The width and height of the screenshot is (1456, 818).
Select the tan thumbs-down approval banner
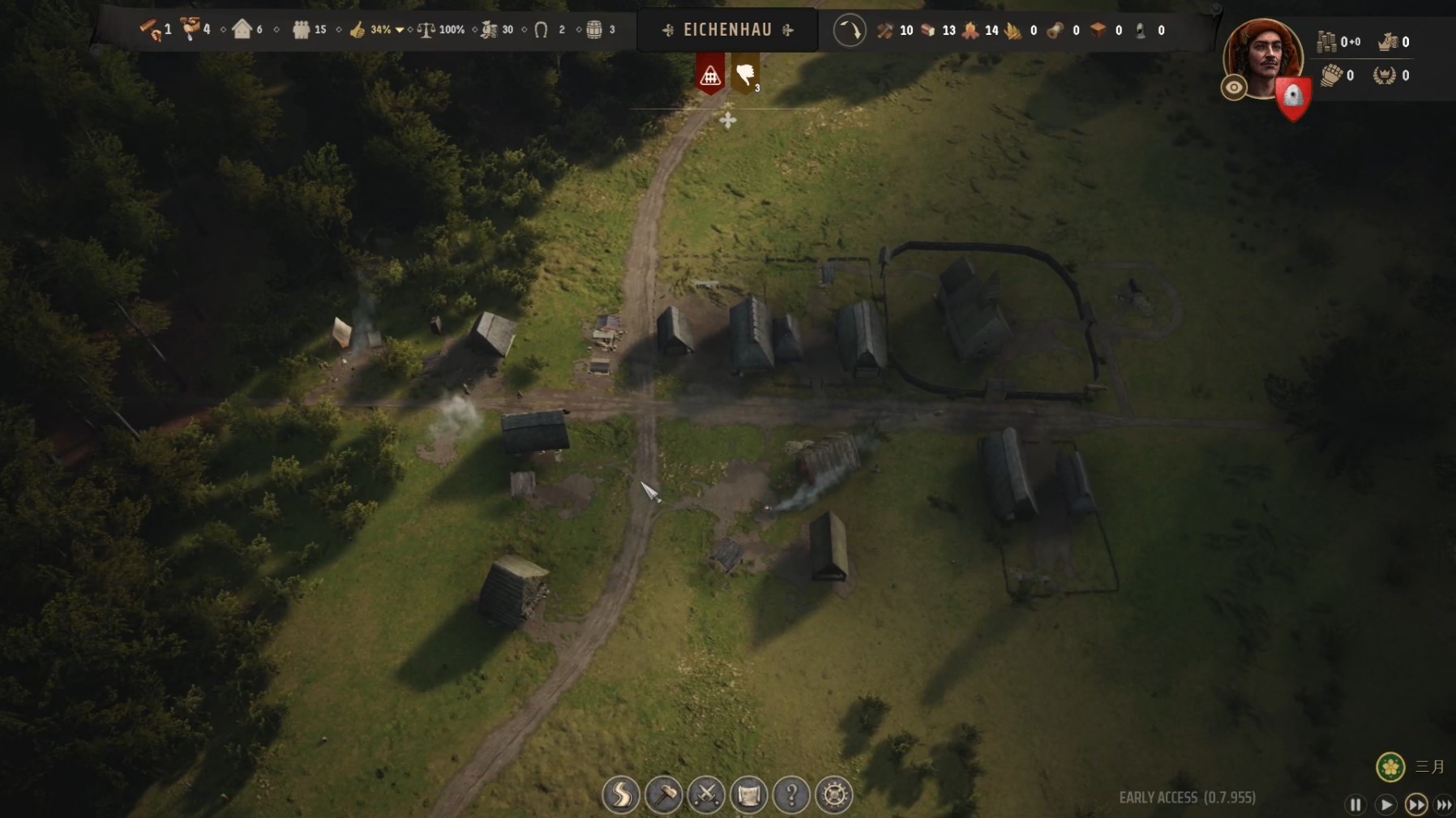745,75
